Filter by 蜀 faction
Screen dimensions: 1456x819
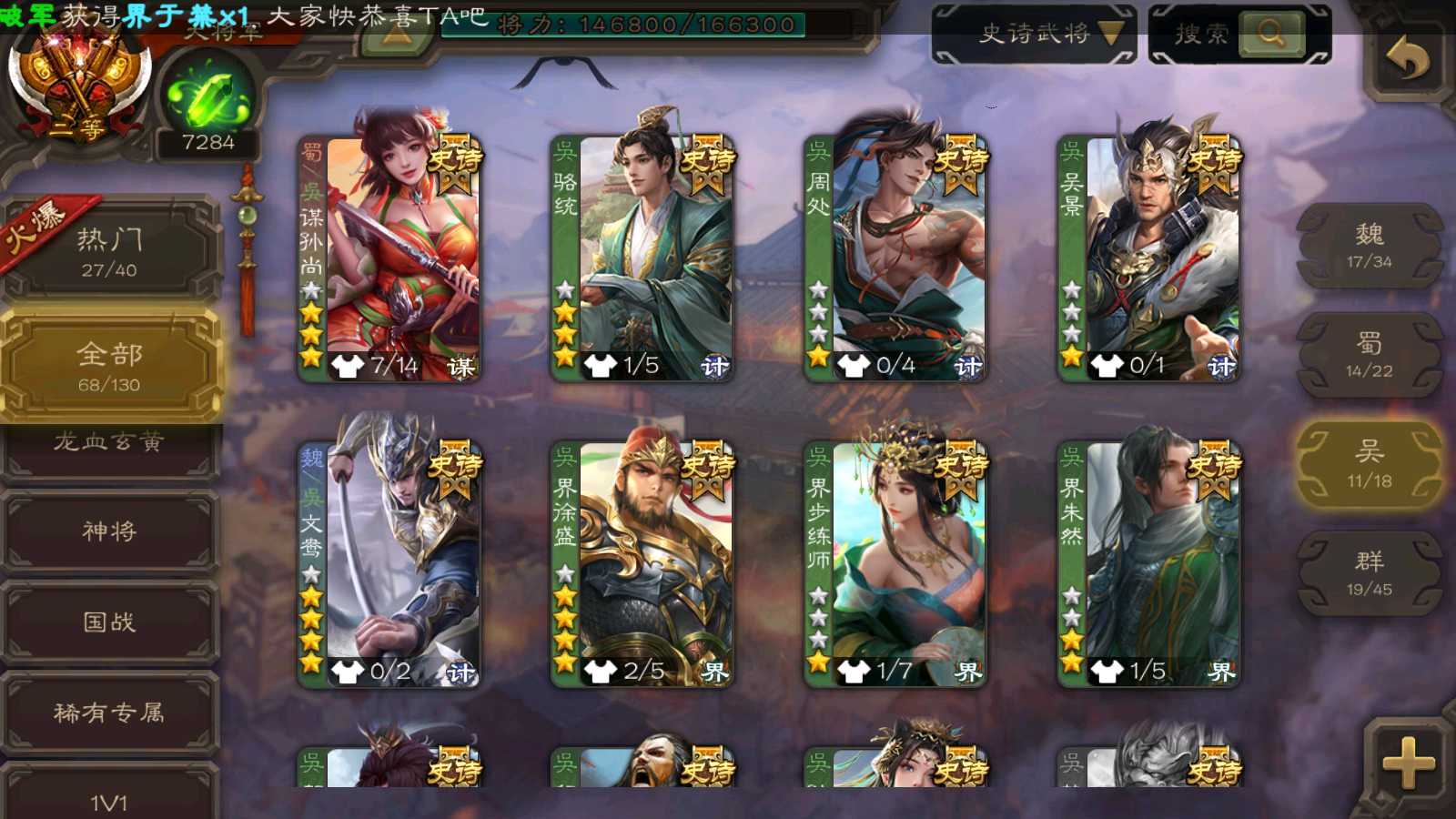click(1369, 355)
